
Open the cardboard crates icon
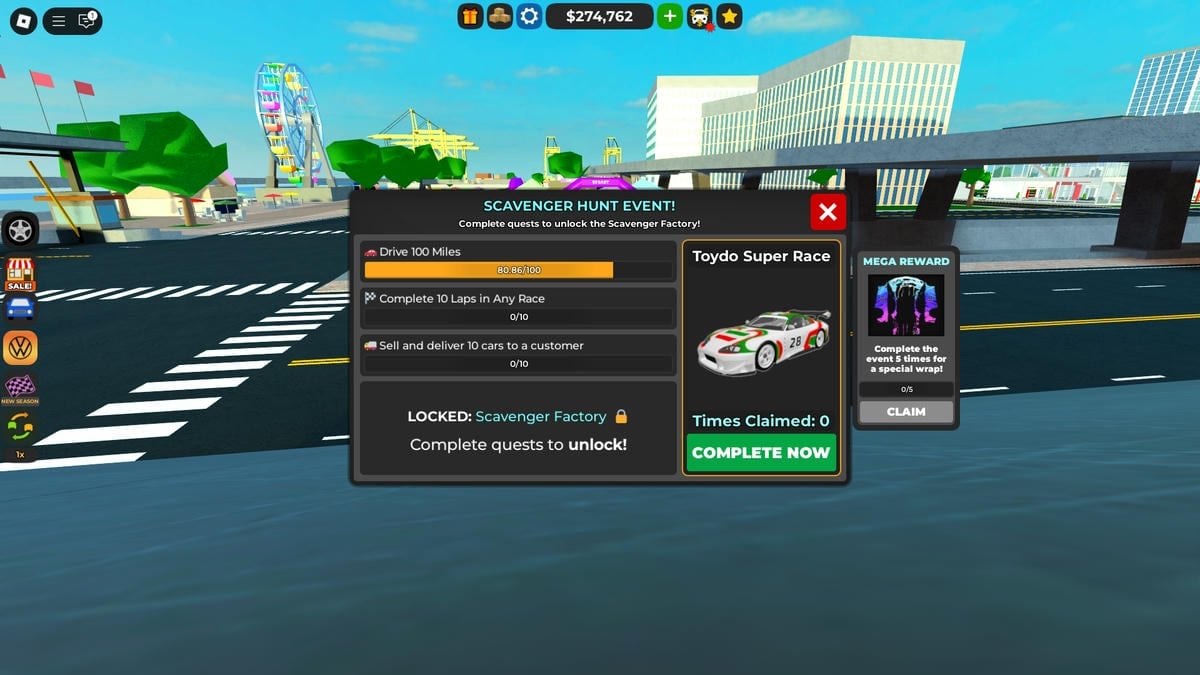(500, 16)
